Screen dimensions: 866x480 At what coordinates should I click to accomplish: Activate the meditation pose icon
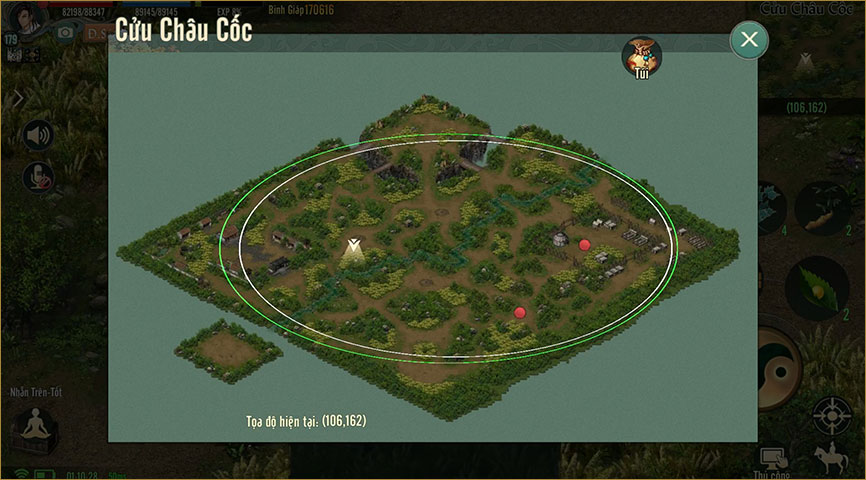click(35, 430)
